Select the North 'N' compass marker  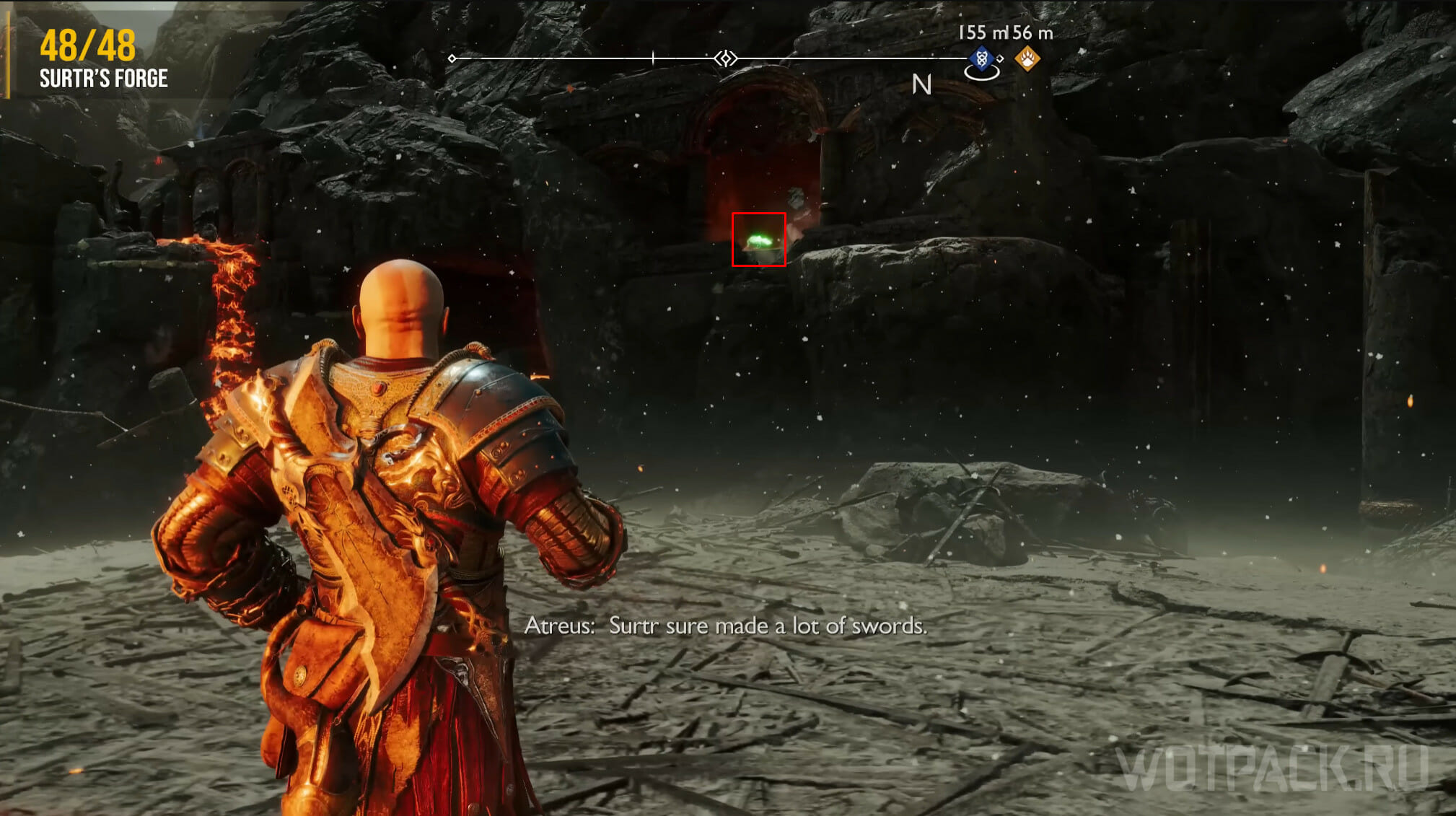click(x=921, y=85)
